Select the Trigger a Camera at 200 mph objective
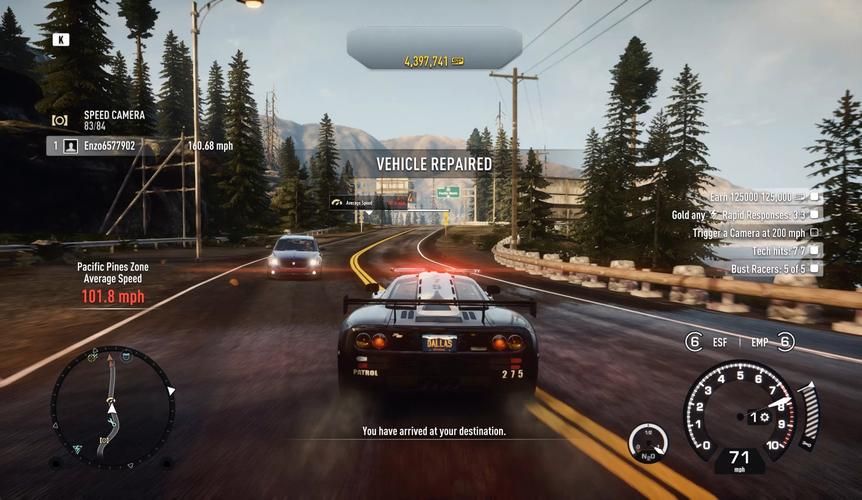The height and width of the screenshot is (500, 862). (750, 232)
